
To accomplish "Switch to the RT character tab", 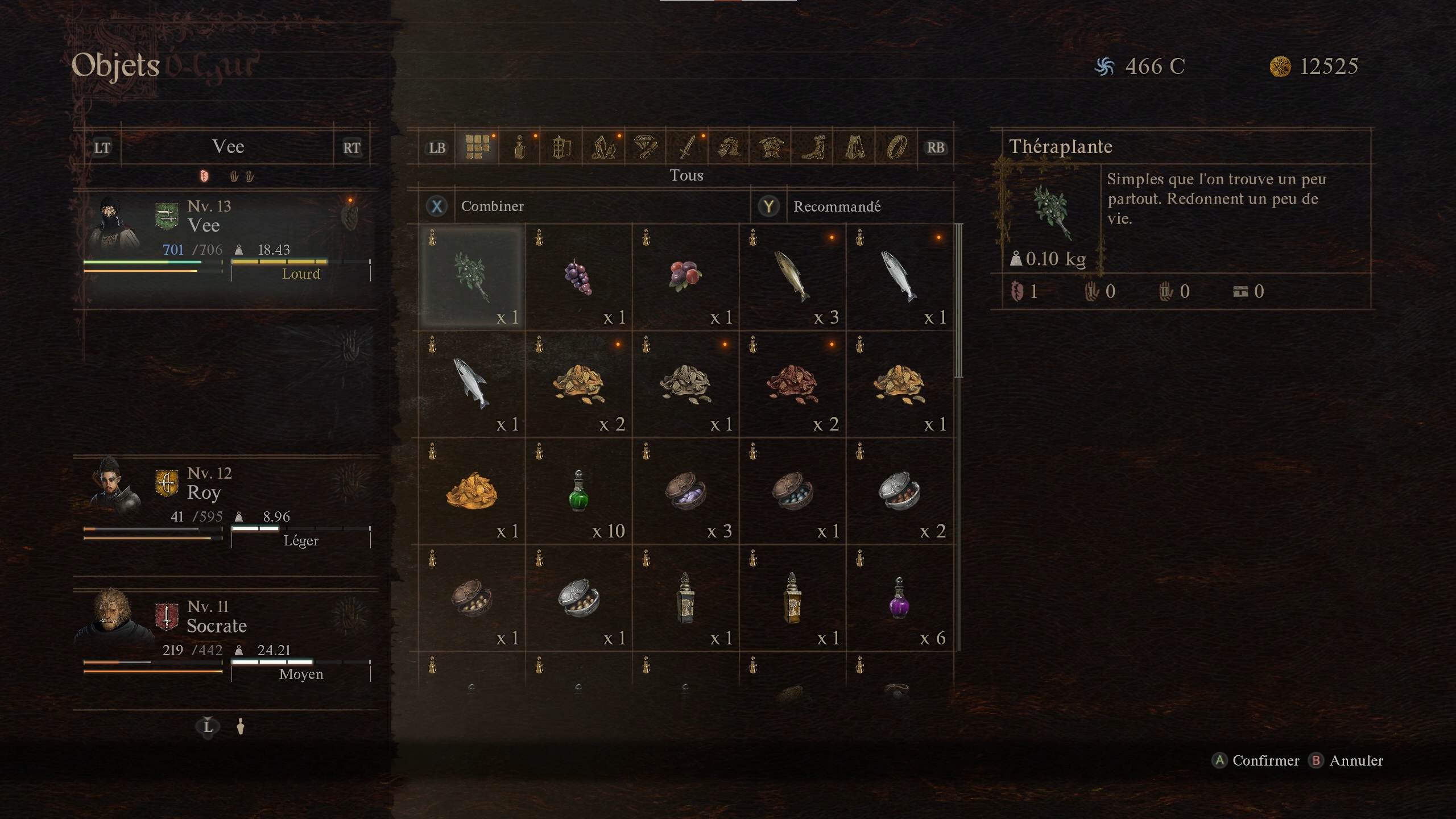I will point(352,147).
